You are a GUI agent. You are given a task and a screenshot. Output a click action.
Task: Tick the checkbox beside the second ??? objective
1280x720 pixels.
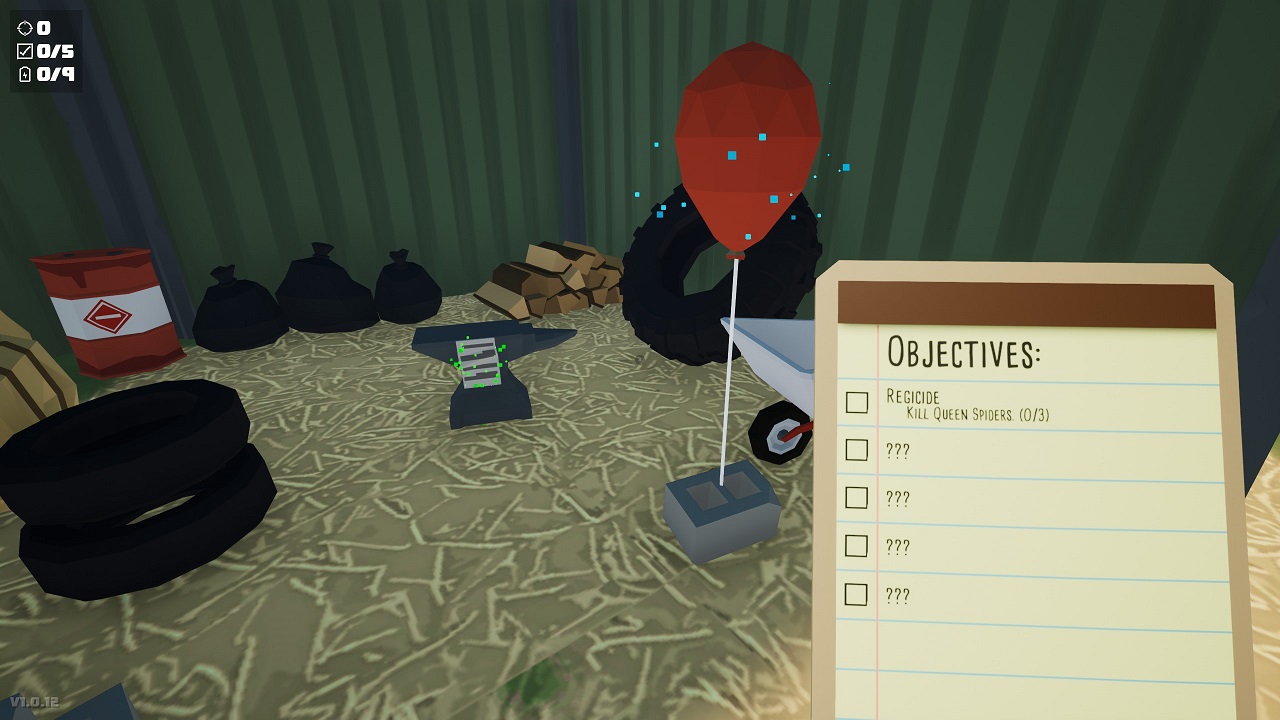(x=855, y=498)
